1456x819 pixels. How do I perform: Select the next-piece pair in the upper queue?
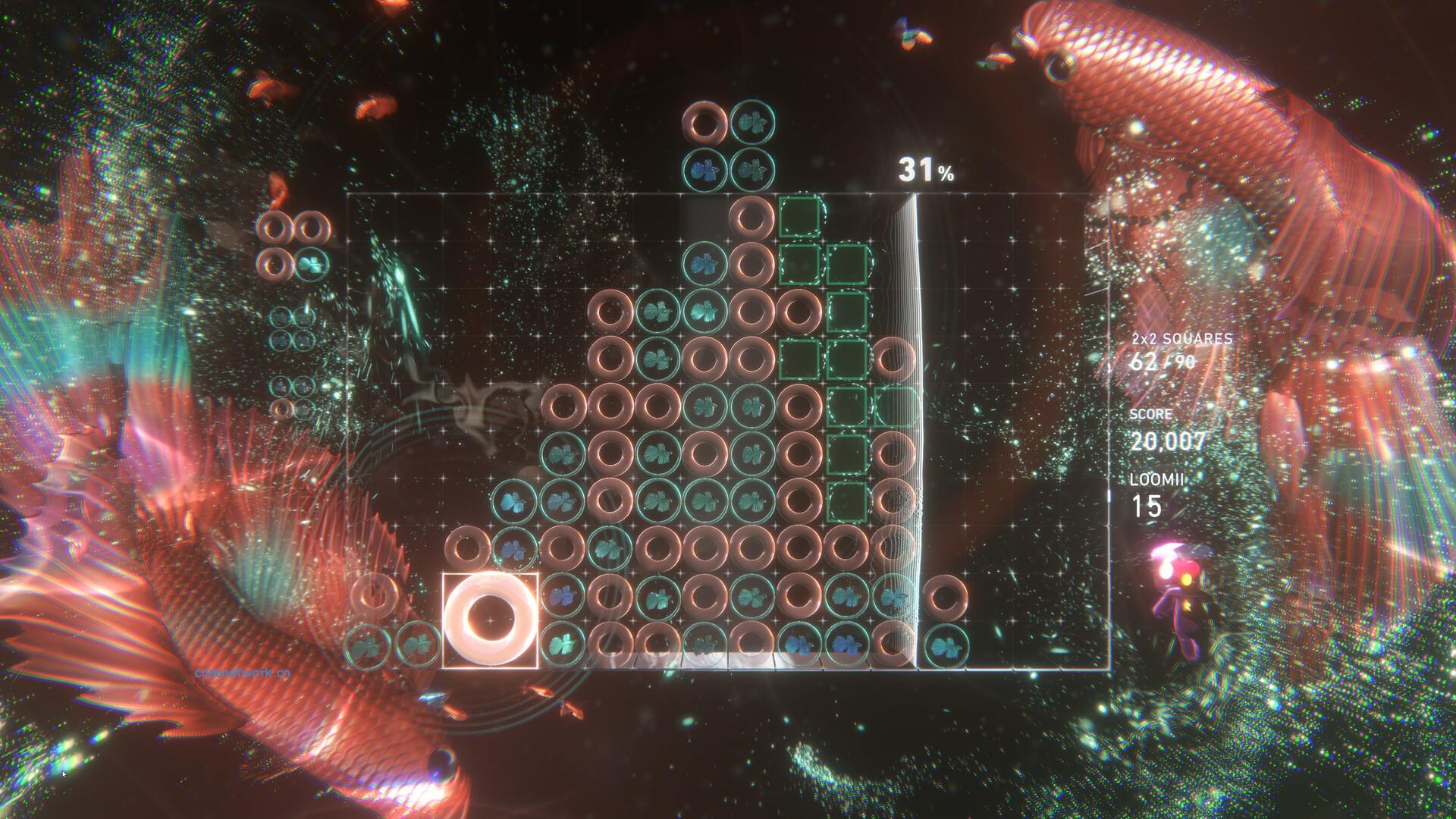click(728, 144)
